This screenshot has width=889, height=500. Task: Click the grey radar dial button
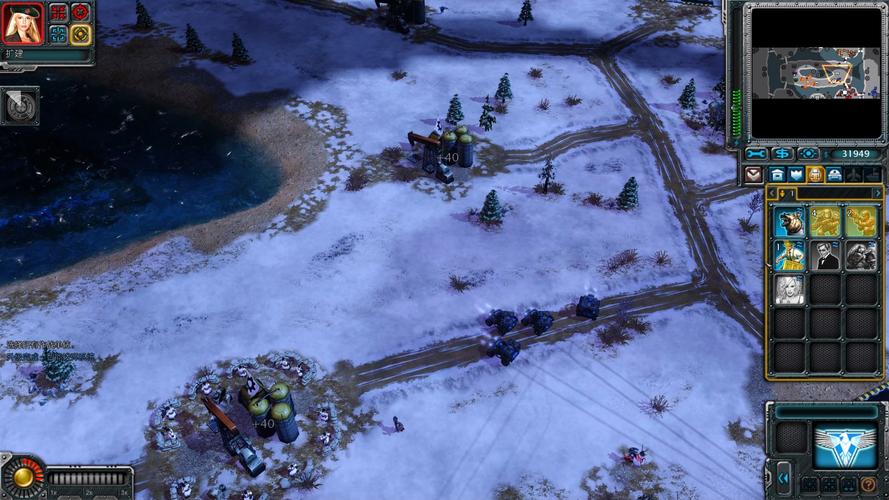point(19,105)
